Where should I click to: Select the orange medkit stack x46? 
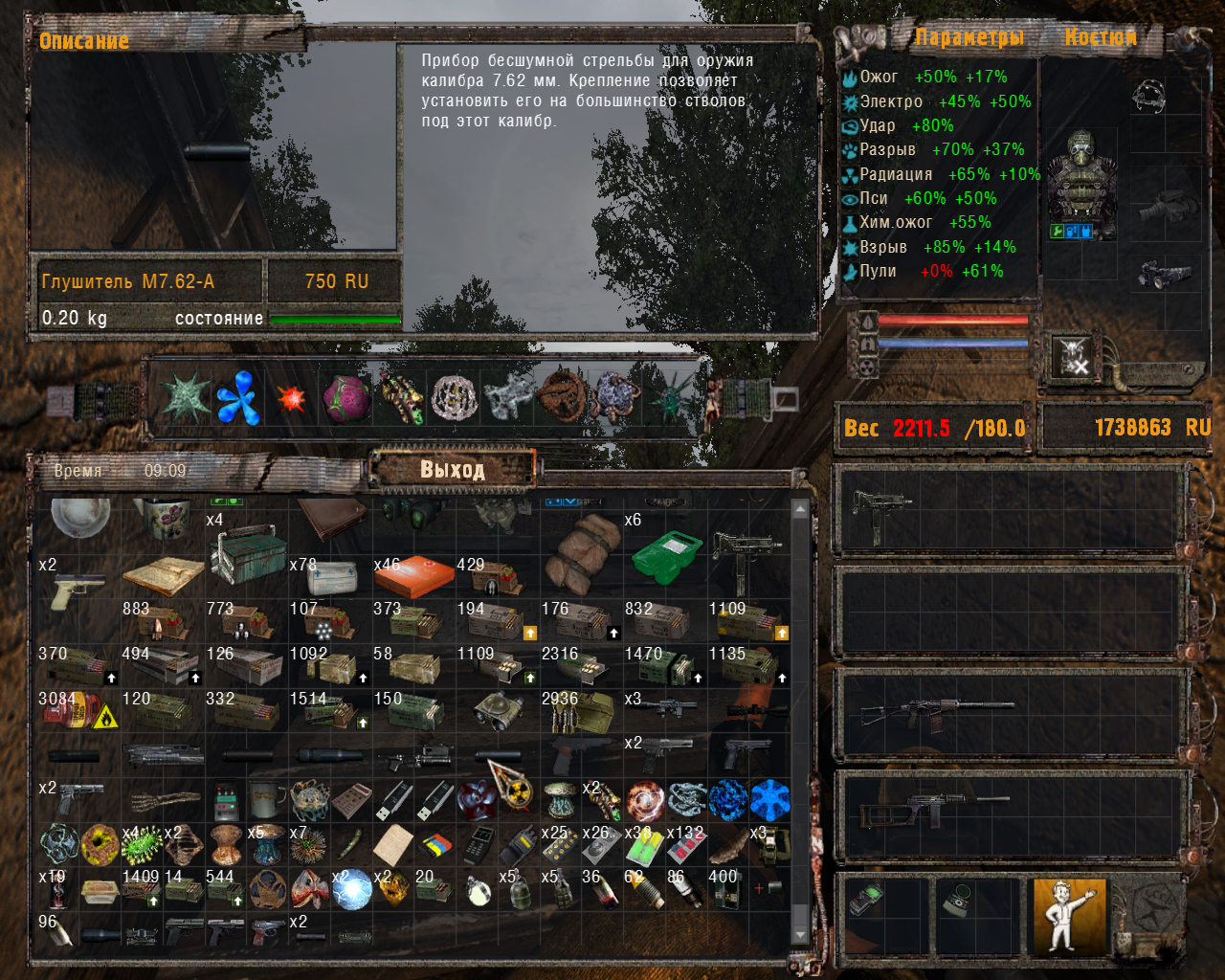click(x=414, y=578)
